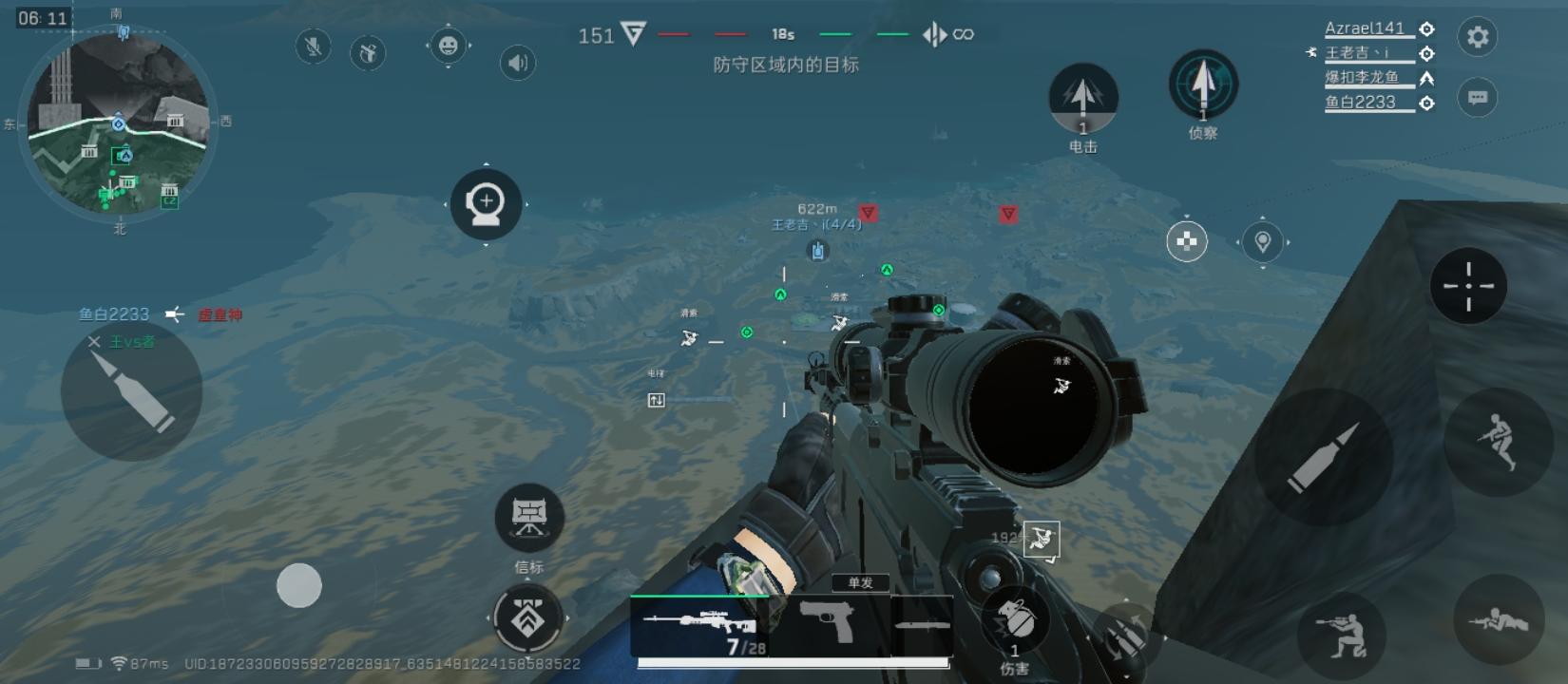Image resolution: width=1568 pixels, height=684 pixels.
Task: Toggle the microphone mute
Action: click(x=312, y=47)
